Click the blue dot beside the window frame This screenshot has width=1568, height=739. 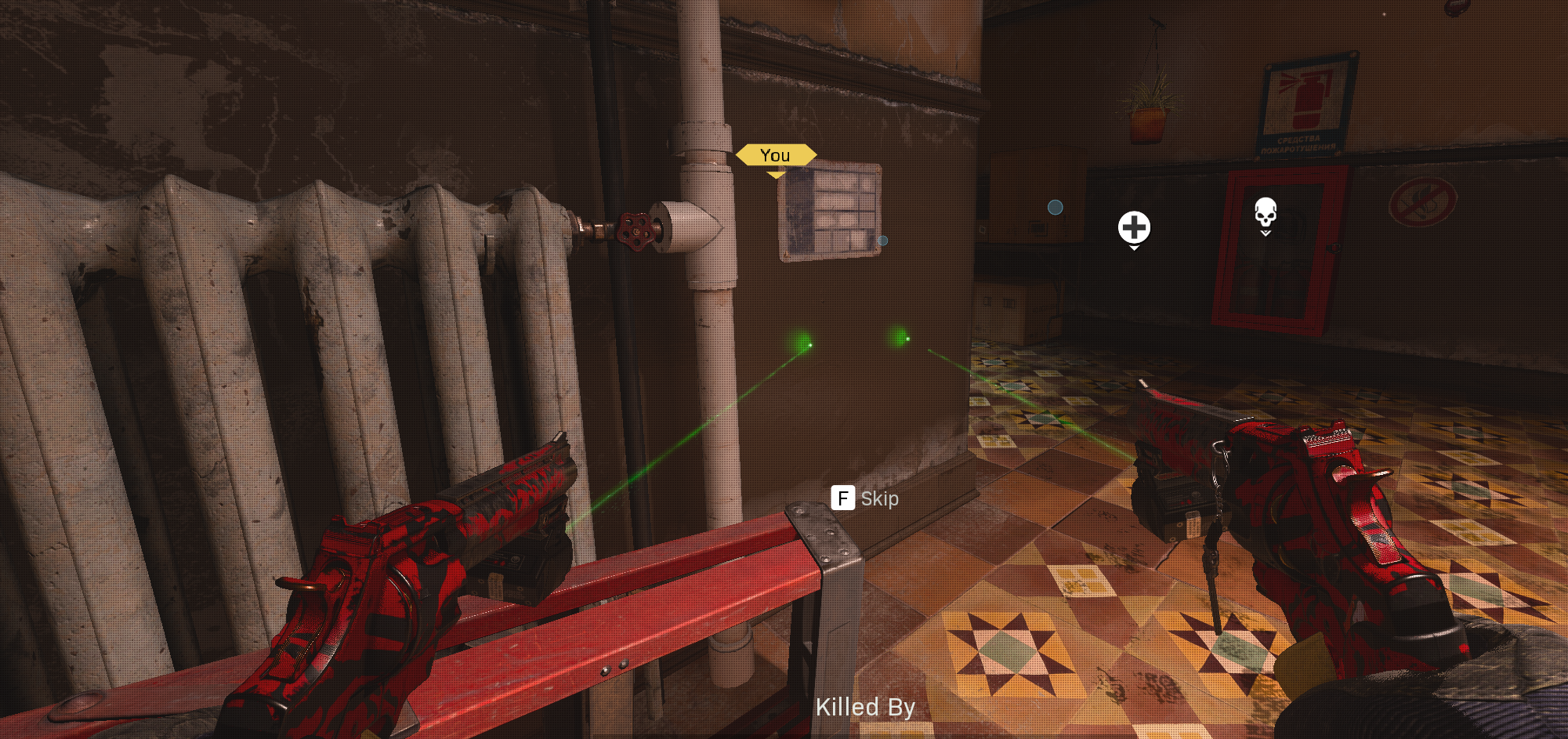point(884,241)
